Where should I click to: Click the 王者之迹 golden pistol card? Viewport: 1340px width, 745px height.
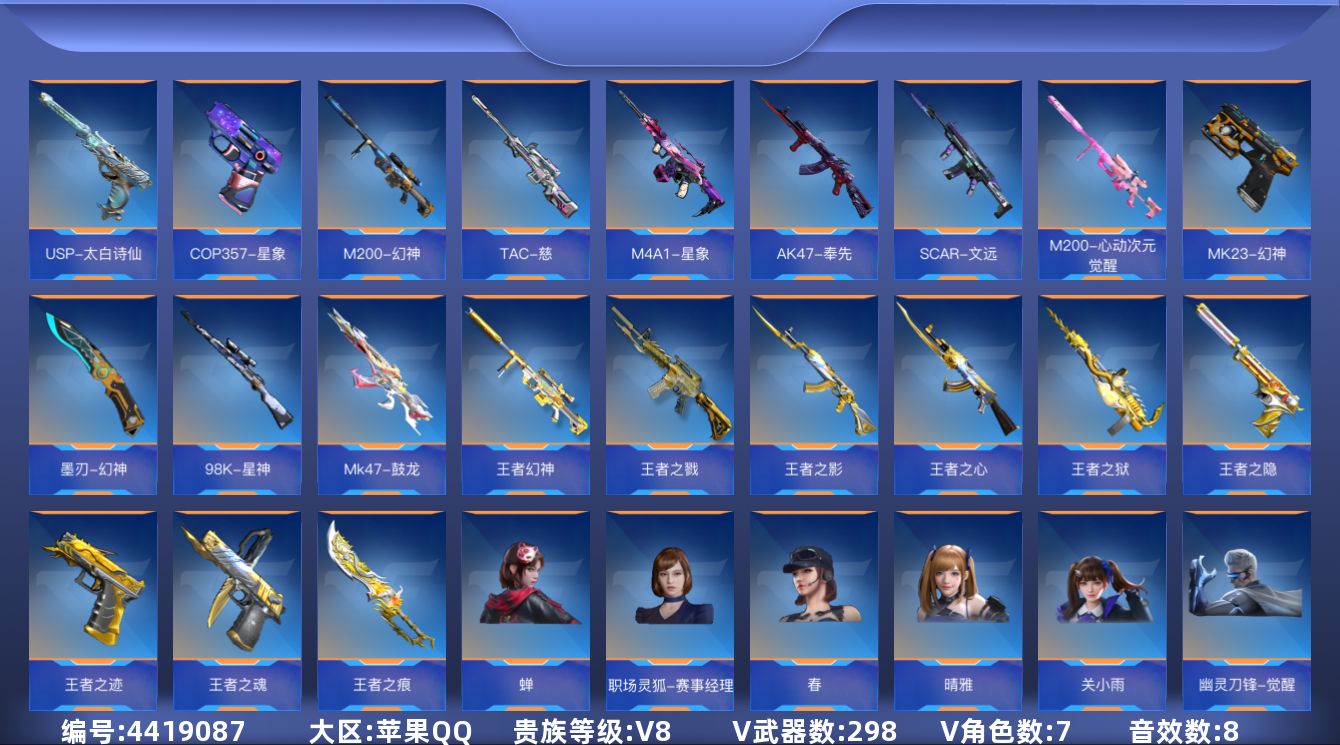coord(93,610)
